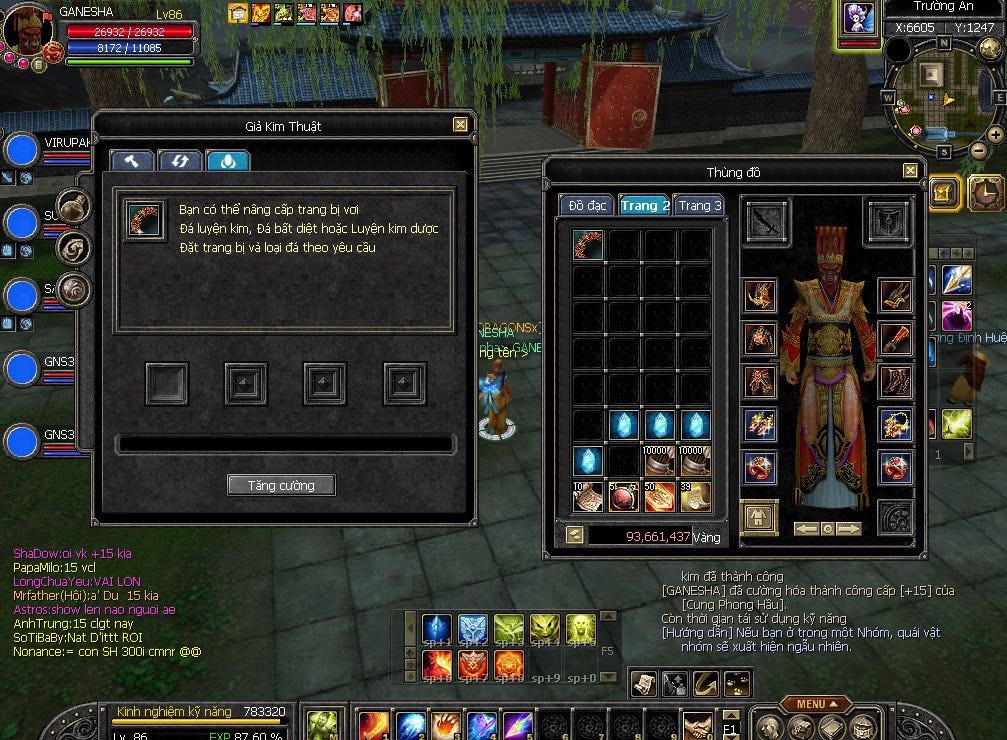Use the blue ice skill in slot 2
The height and width of the screenshot is (740, 1007).
tap(410, 724)
